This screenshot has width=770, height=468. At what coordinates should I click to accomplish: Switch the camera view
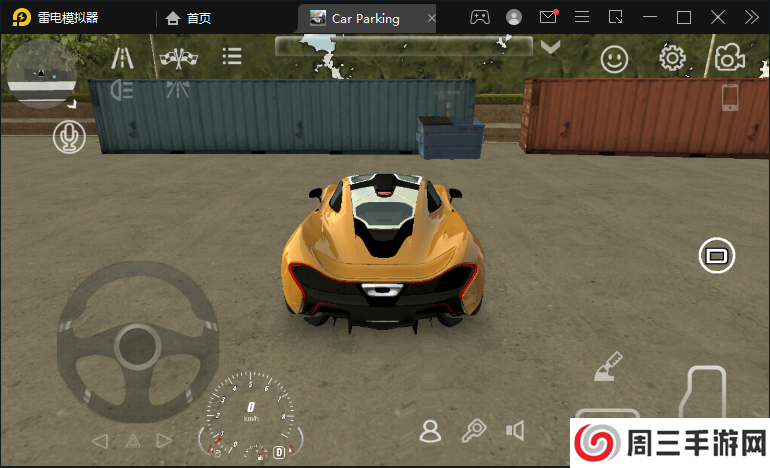point(730,58)
